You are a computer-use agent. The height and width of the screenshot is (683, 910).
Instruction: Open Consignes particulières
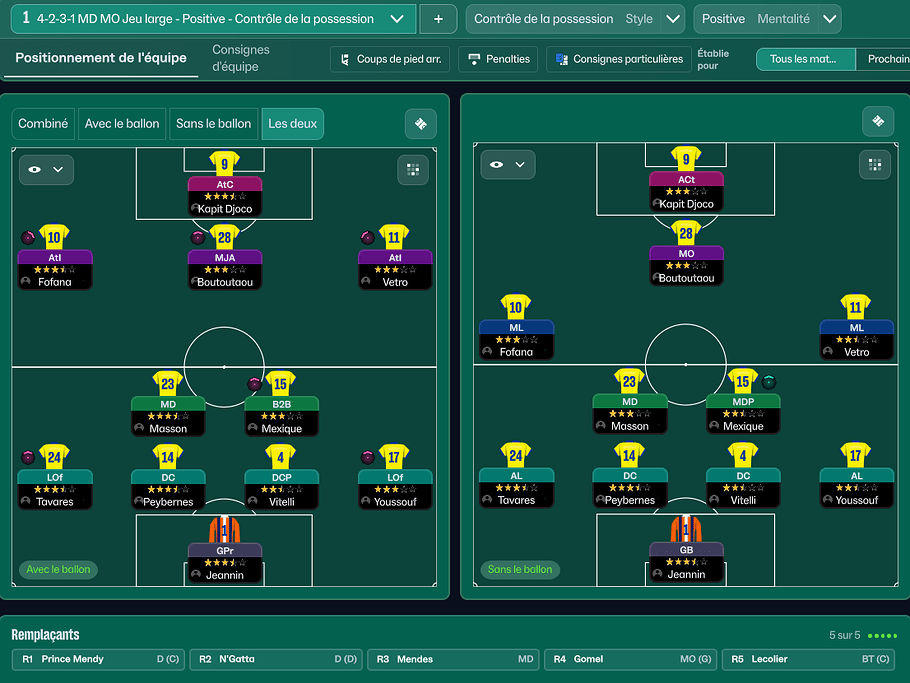click(x=619, y=59)
